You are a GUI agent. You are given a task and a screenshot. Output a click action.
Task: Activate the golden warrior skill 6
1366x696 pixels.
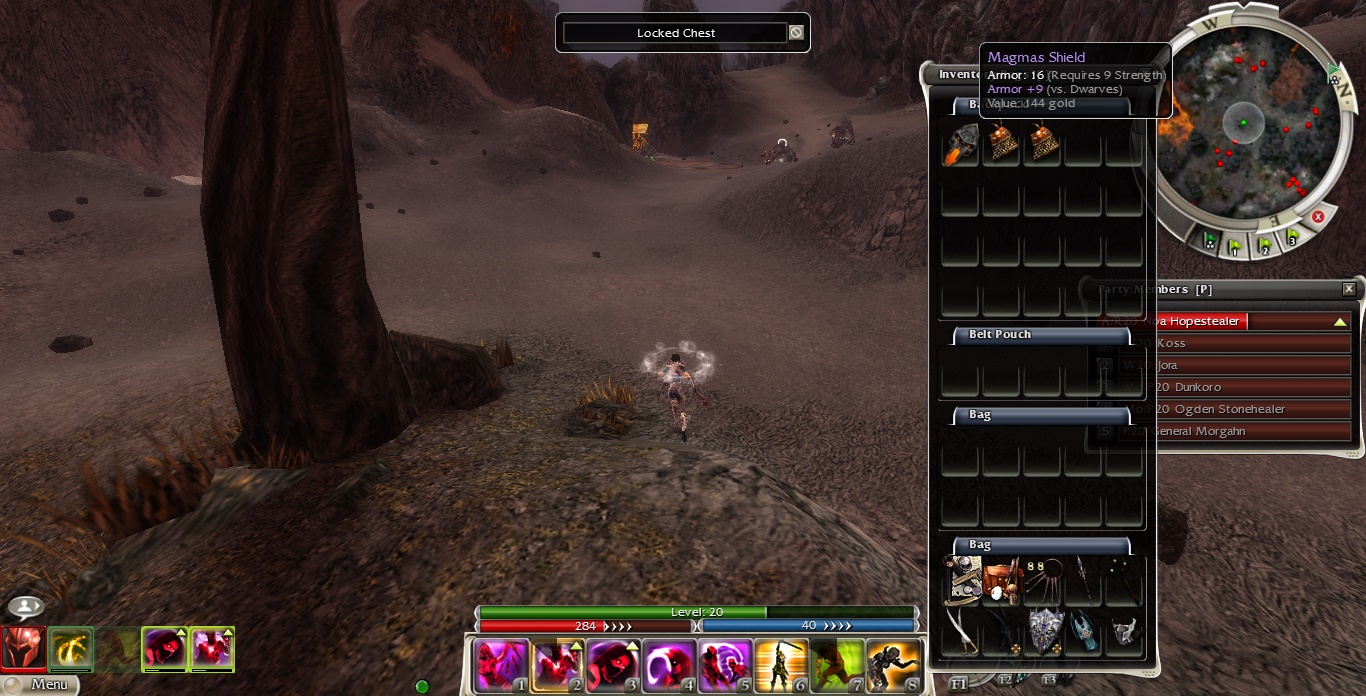pyautogui.click(x=779, y=664)
